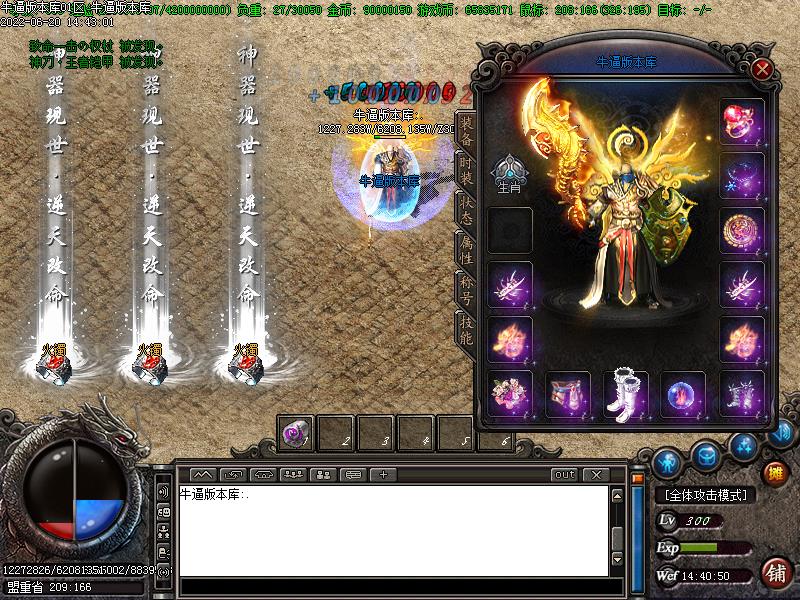Show the 属性 tab
Image resolution: width=800 pixels, height=600 pixels.
coord(466,247)
